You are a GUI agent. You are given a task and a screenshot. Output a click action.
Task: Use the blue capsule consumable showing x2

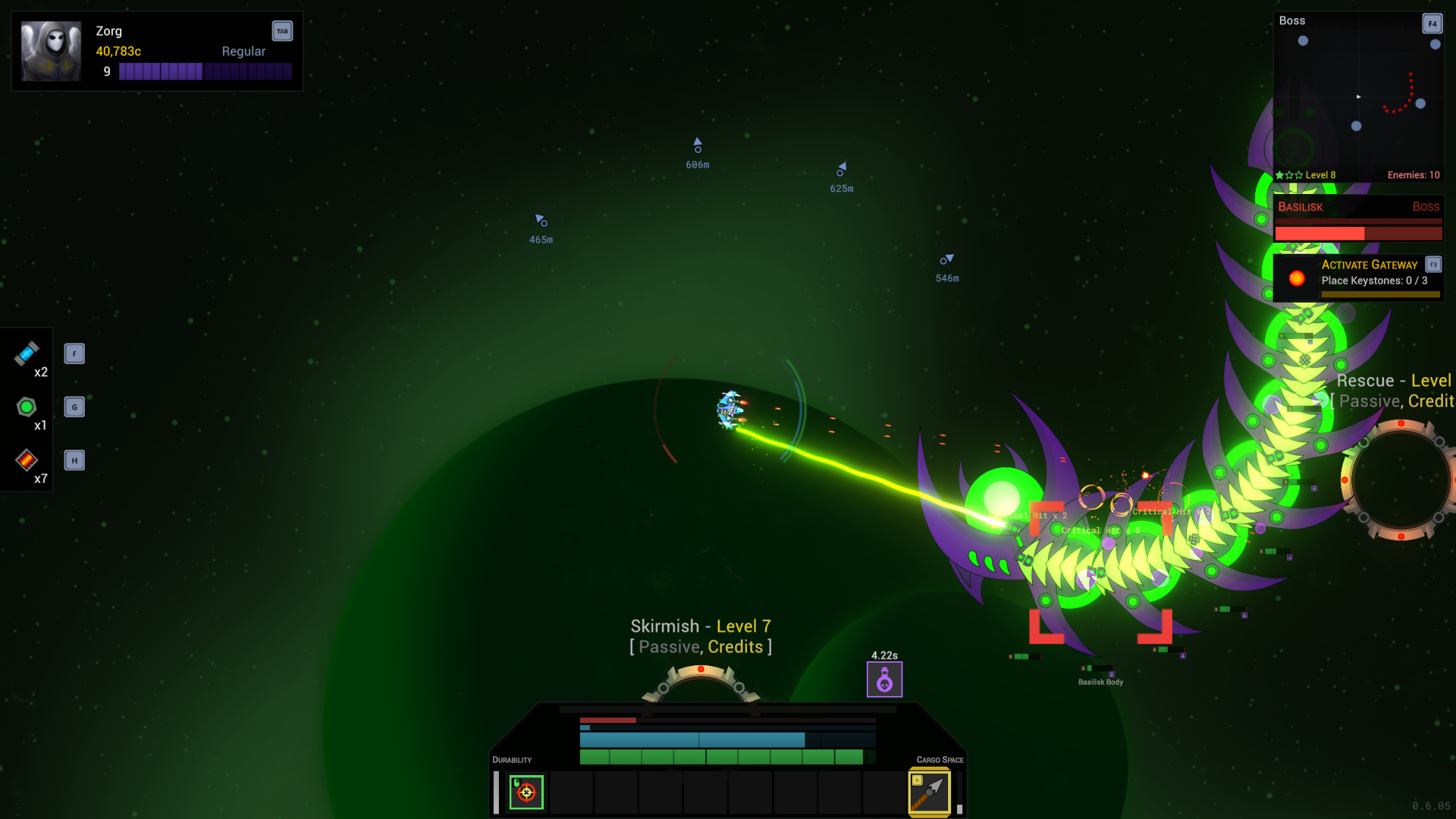(x=27, y=354)
